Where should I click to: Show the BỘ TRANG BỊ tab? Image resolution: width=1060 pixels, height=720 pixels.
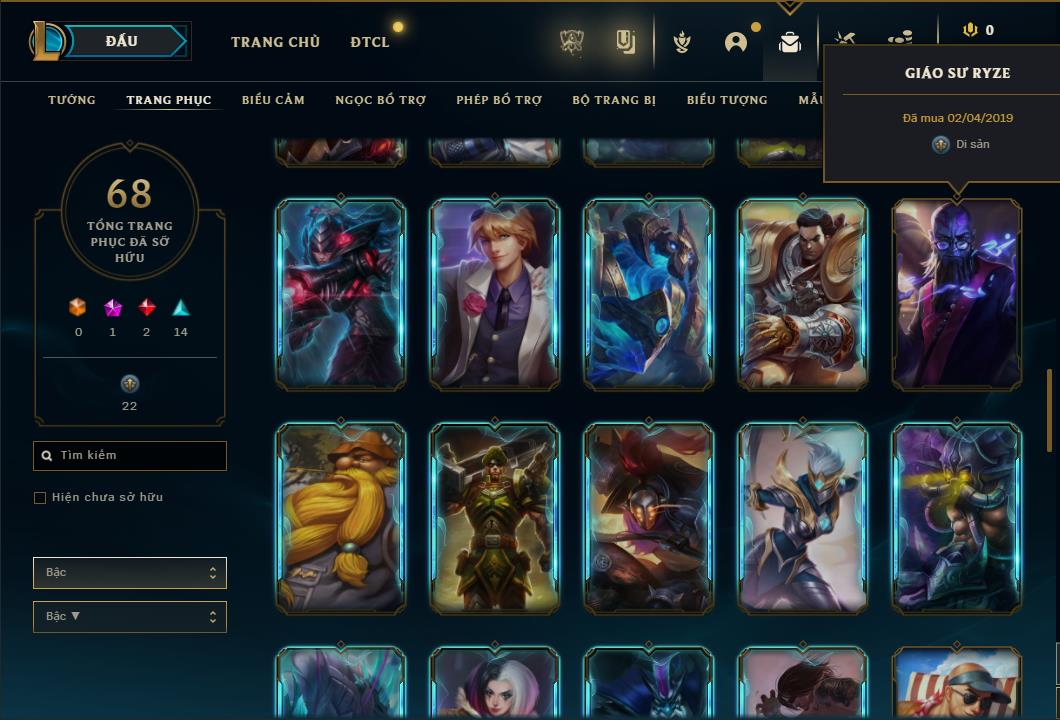[x=614, y=100]
